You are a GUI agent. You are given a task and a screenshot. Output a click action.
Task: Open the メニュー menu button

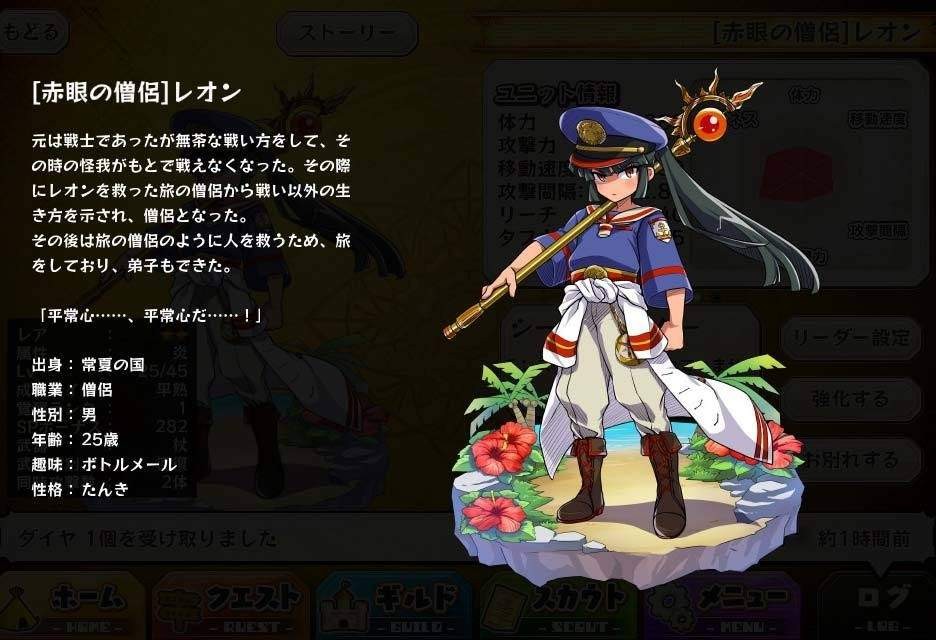[x=722, y=603]
